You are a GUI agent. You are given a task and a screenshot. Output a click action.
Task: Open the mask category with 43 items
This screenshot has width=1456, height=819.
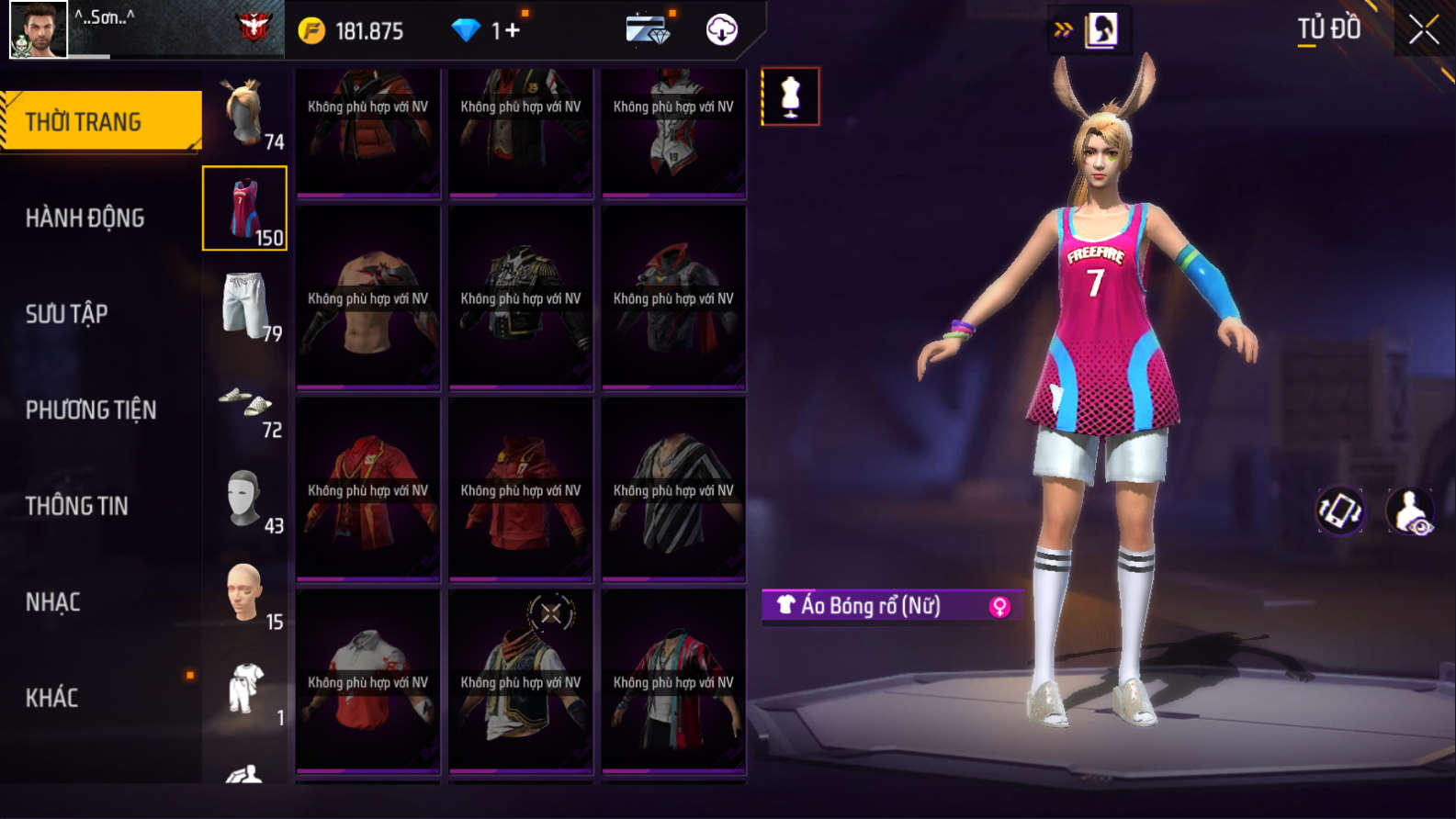pos(245,498)
